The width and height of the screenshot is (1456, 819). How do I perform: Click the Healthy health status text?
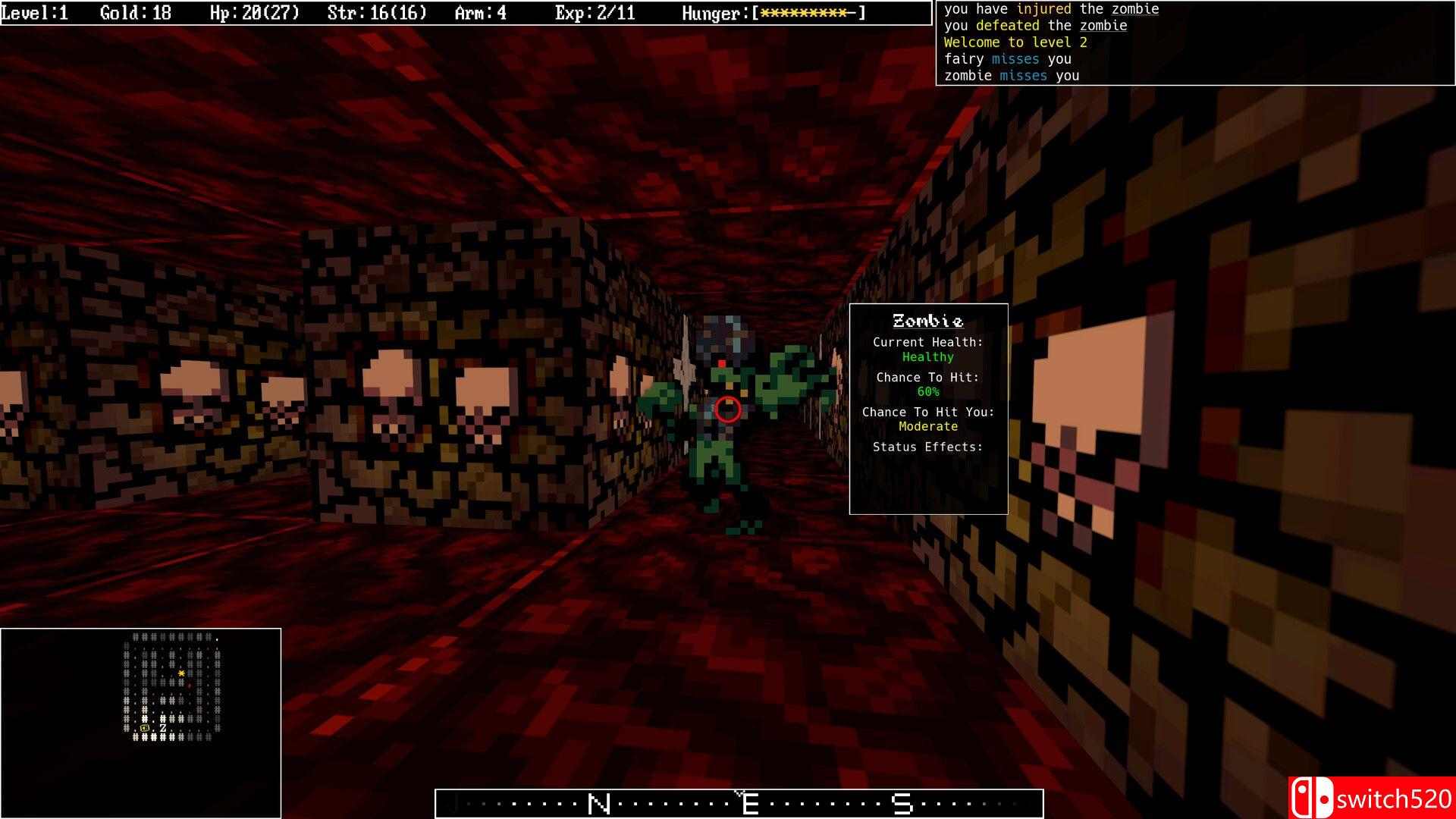coord(927,356)
